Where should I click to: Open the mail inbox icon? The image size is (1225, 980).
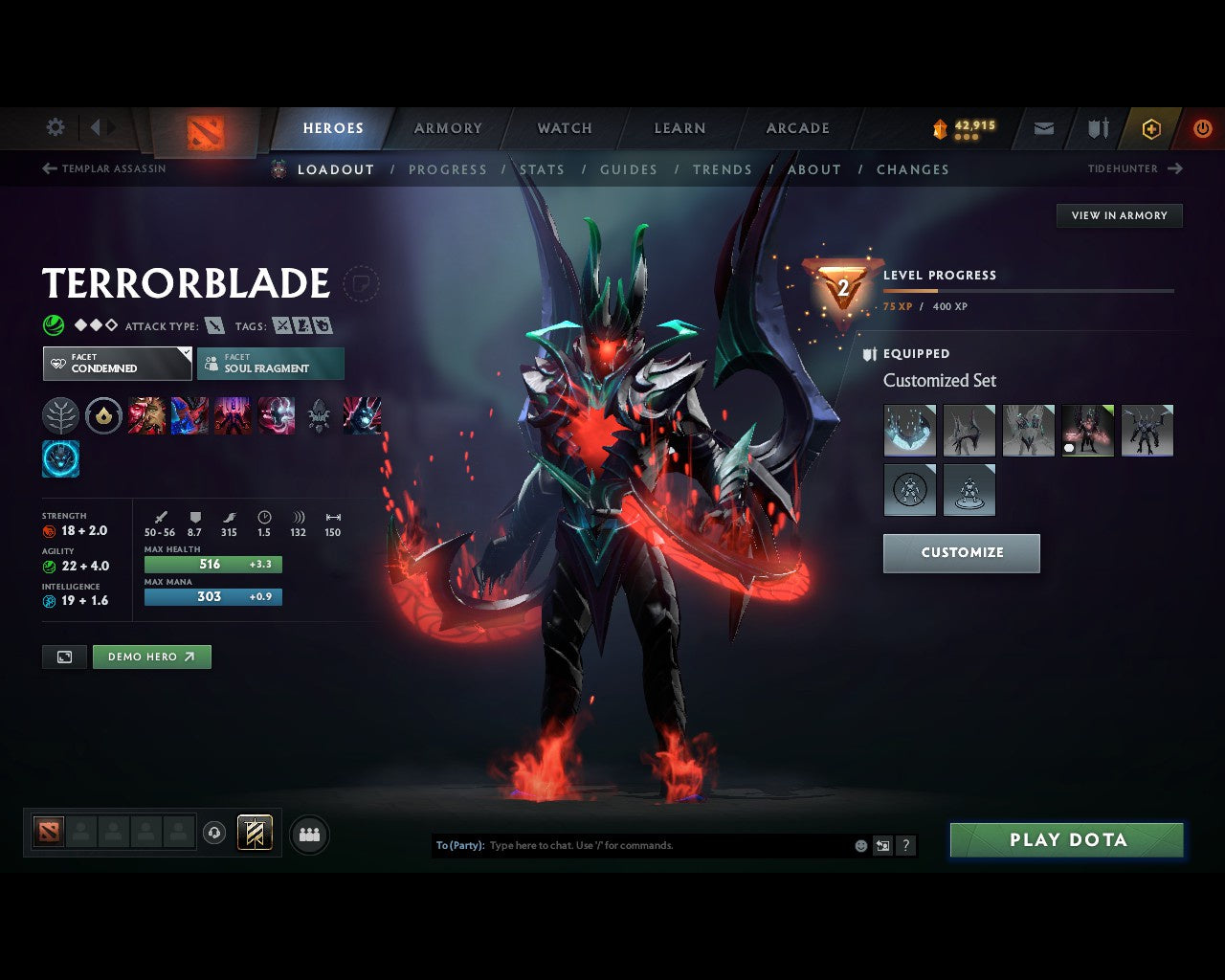(x=1042, y=128)
